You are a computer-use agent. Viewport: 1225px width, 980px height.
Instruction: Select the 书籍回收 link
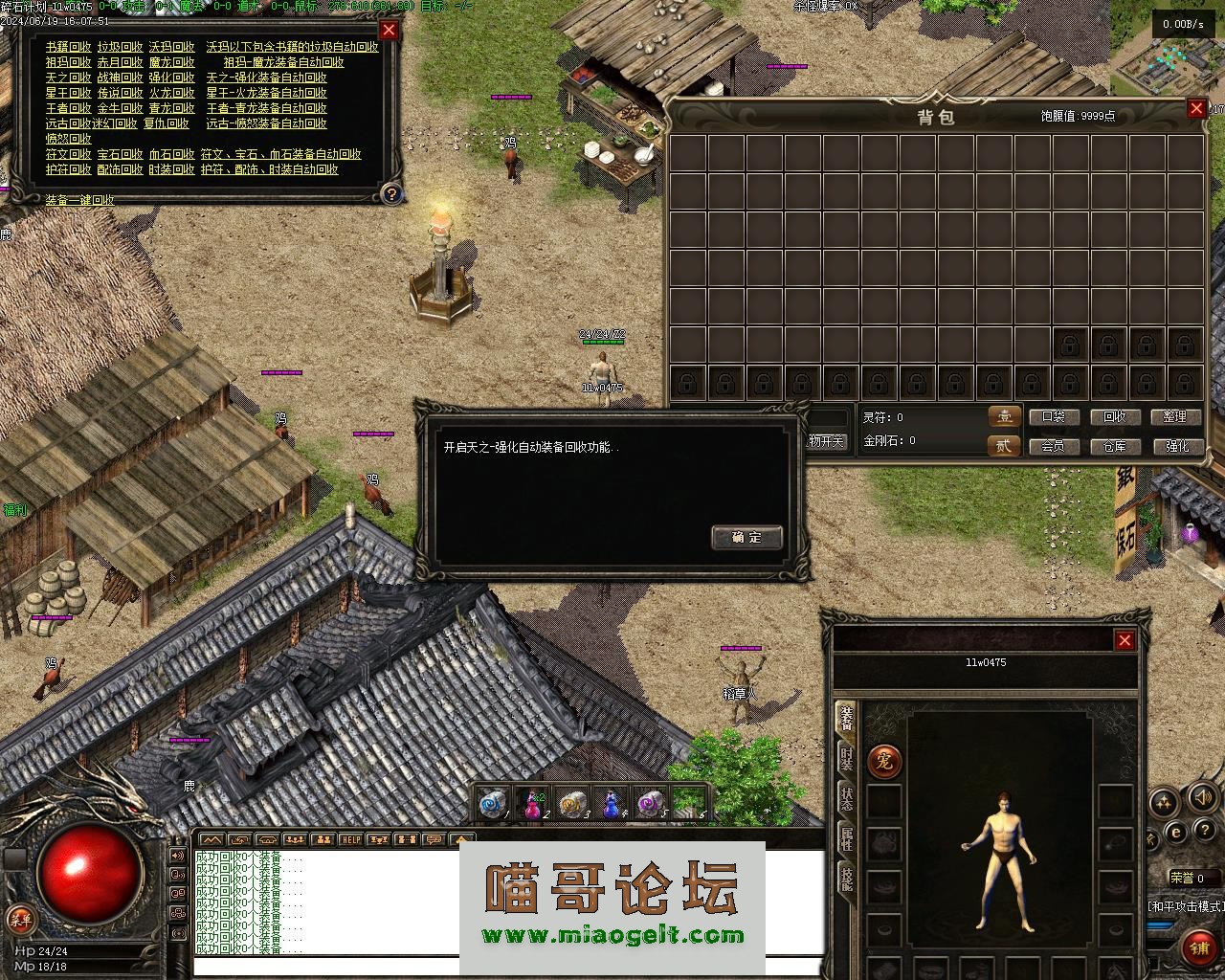tap(69, 47)
